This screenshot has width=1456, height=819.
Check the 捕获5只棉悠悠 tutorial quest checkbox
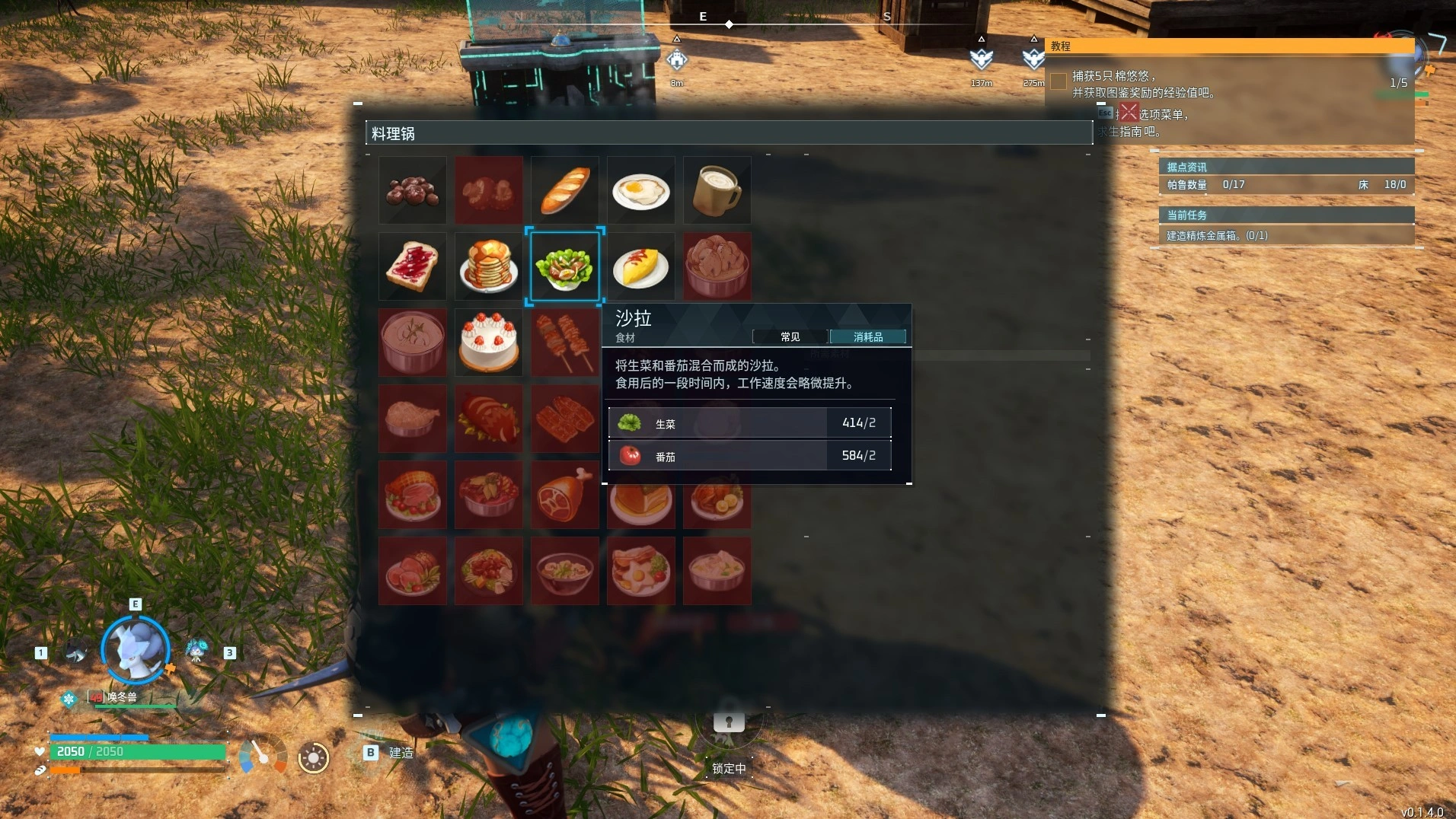[1059, 81]
